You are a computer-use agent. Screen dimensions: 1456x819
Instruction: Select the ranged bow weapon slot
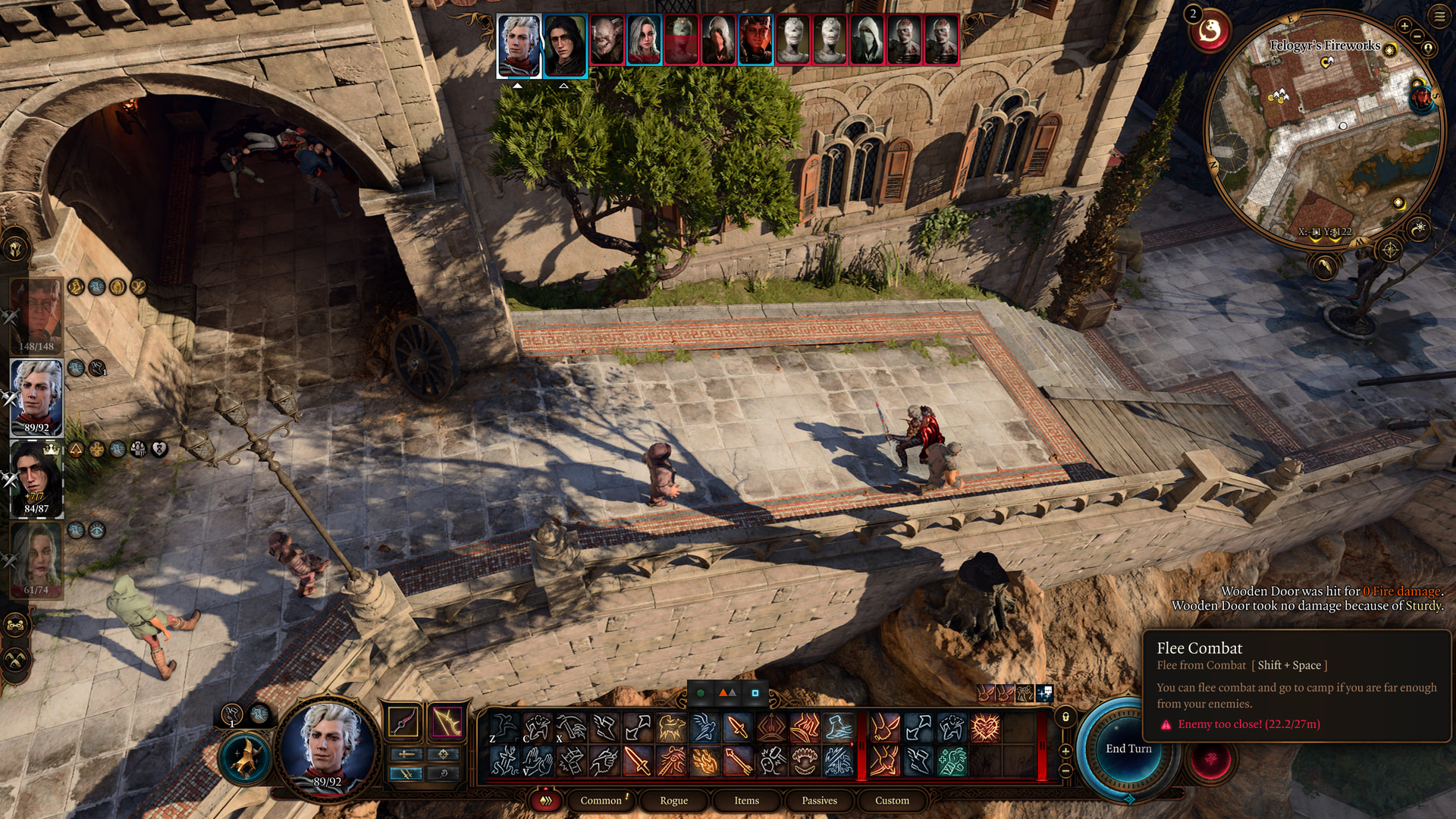447,722
